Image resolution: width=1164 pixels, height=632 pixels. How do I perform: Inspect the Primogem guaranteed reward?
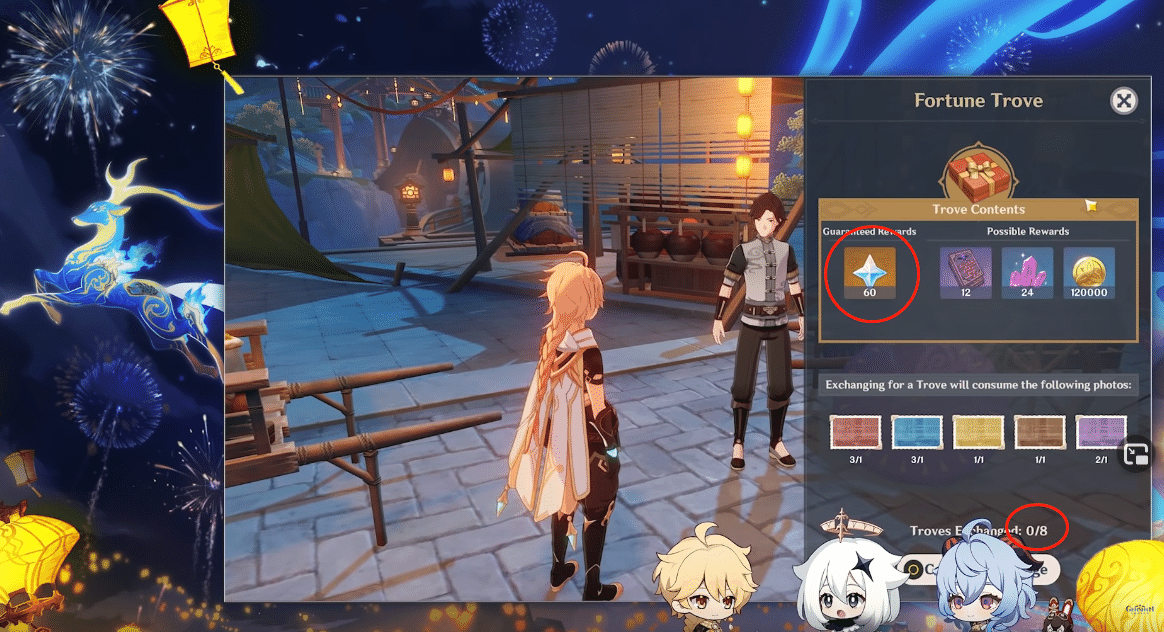(869, 274)
